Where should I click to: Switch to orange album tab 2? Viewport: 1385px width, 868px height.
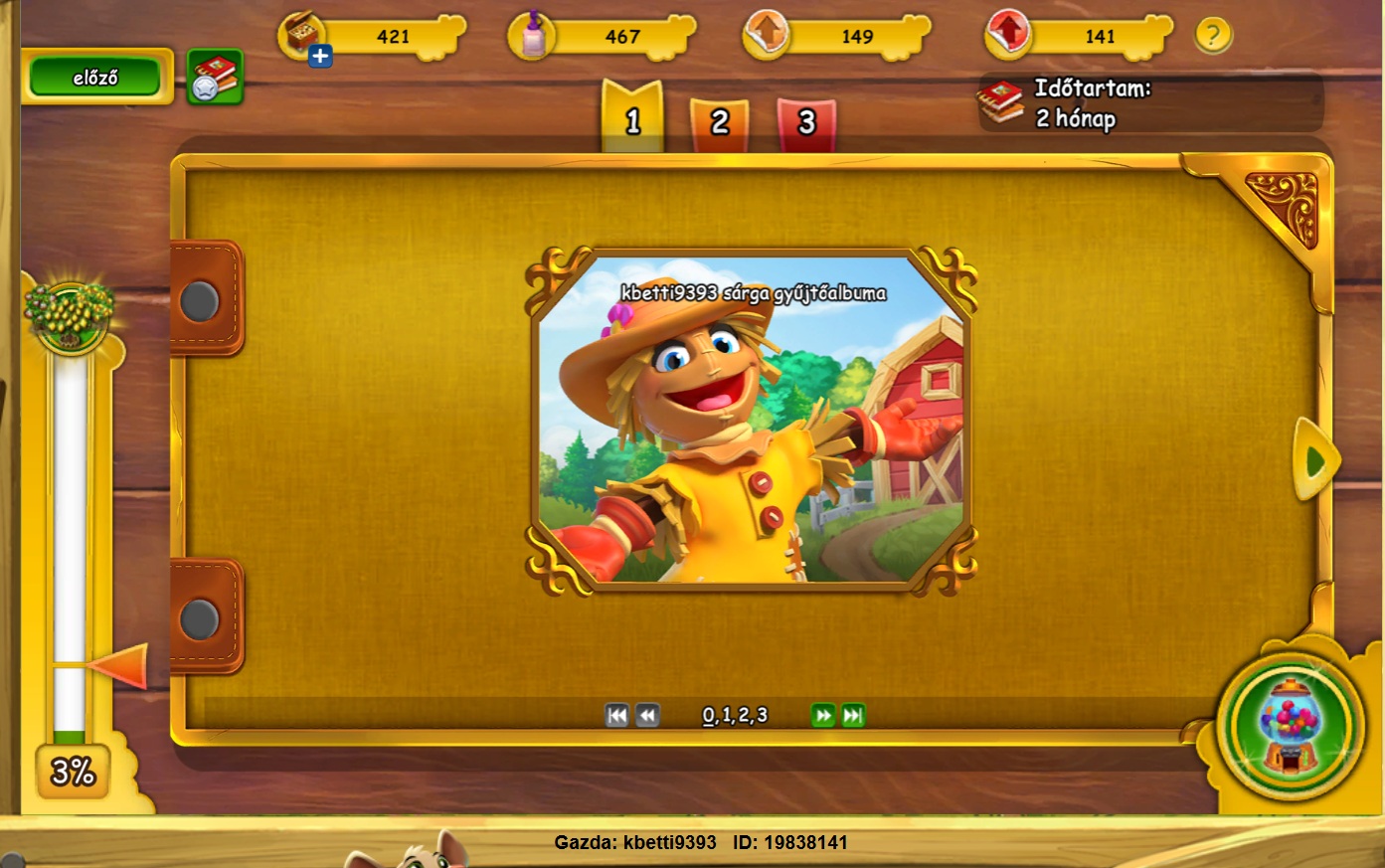pyautogui.click(x=720, y=122)
